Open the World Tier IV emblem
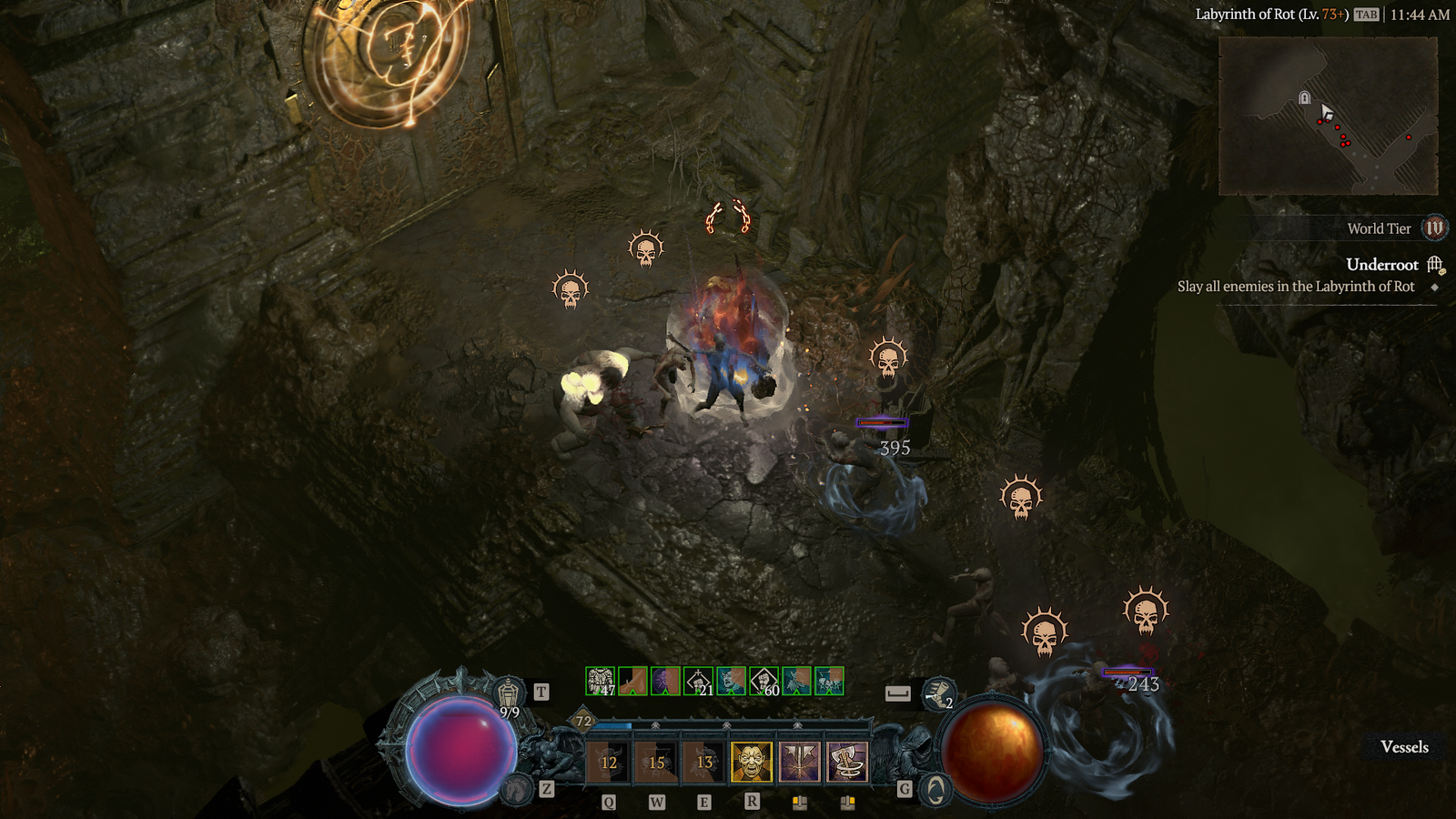 point(1434,228)
